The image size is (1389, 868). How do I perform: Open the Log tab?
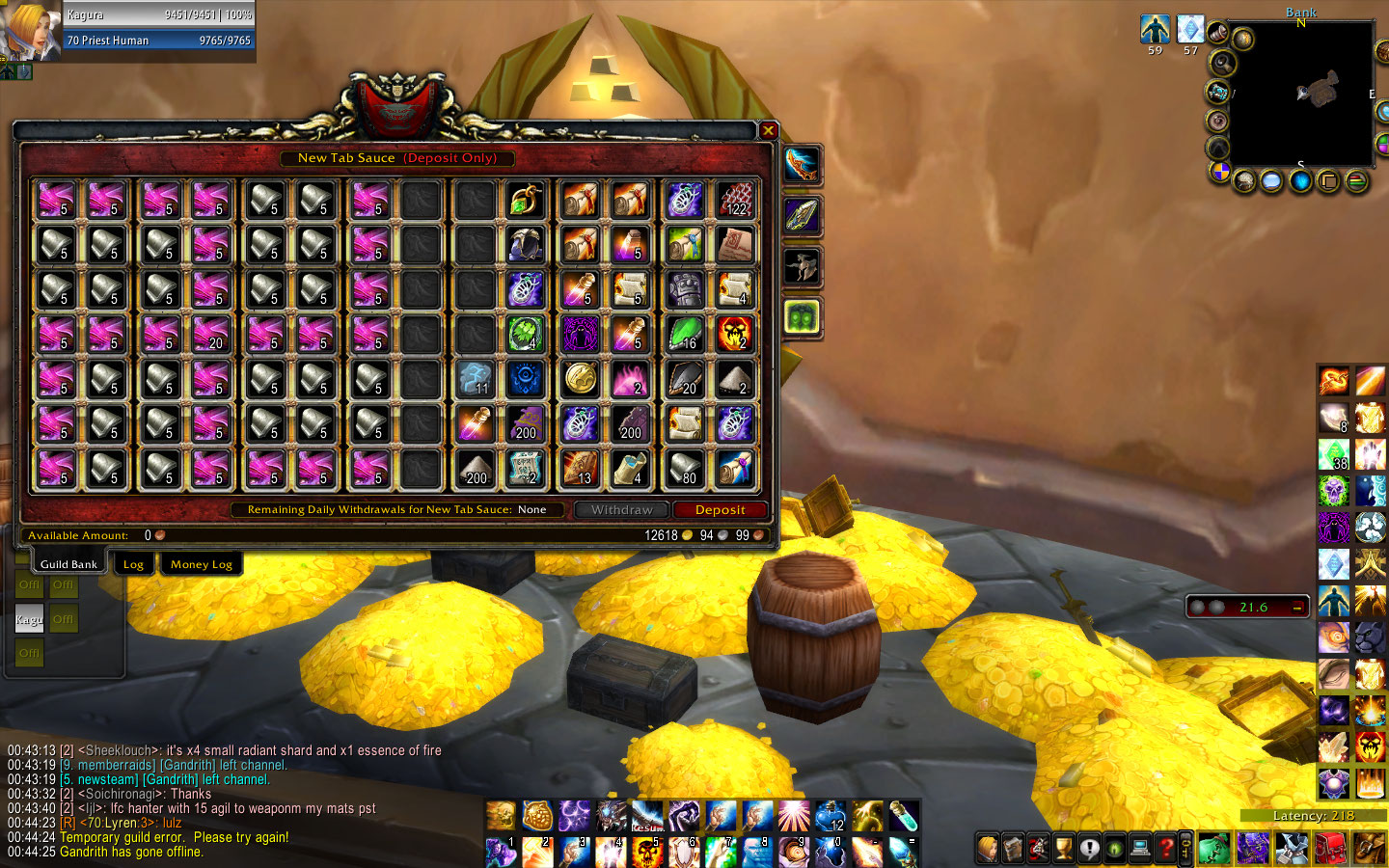point(133,564)
